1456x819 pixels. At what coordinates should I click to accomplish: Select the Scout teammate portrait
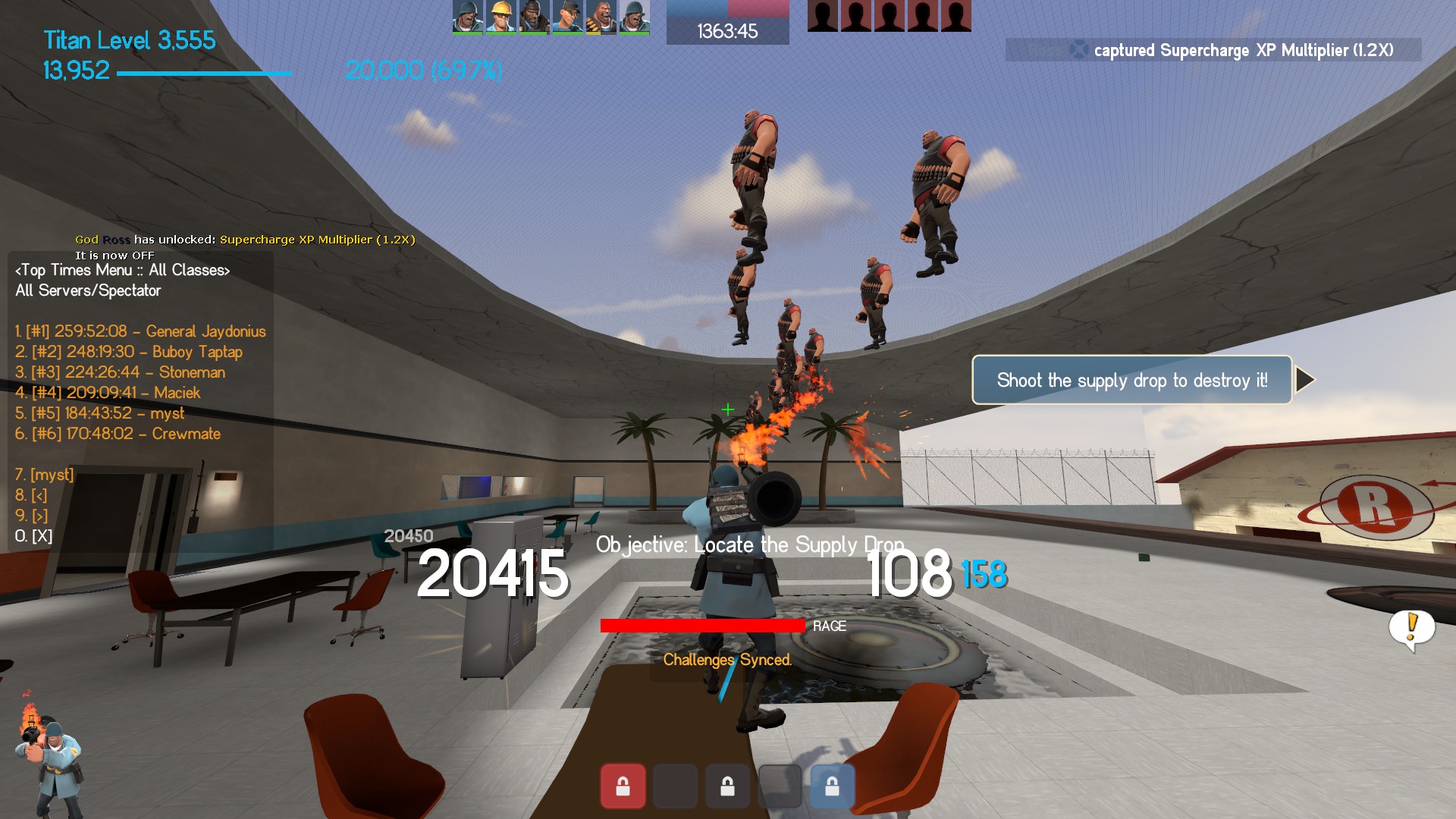567,17
